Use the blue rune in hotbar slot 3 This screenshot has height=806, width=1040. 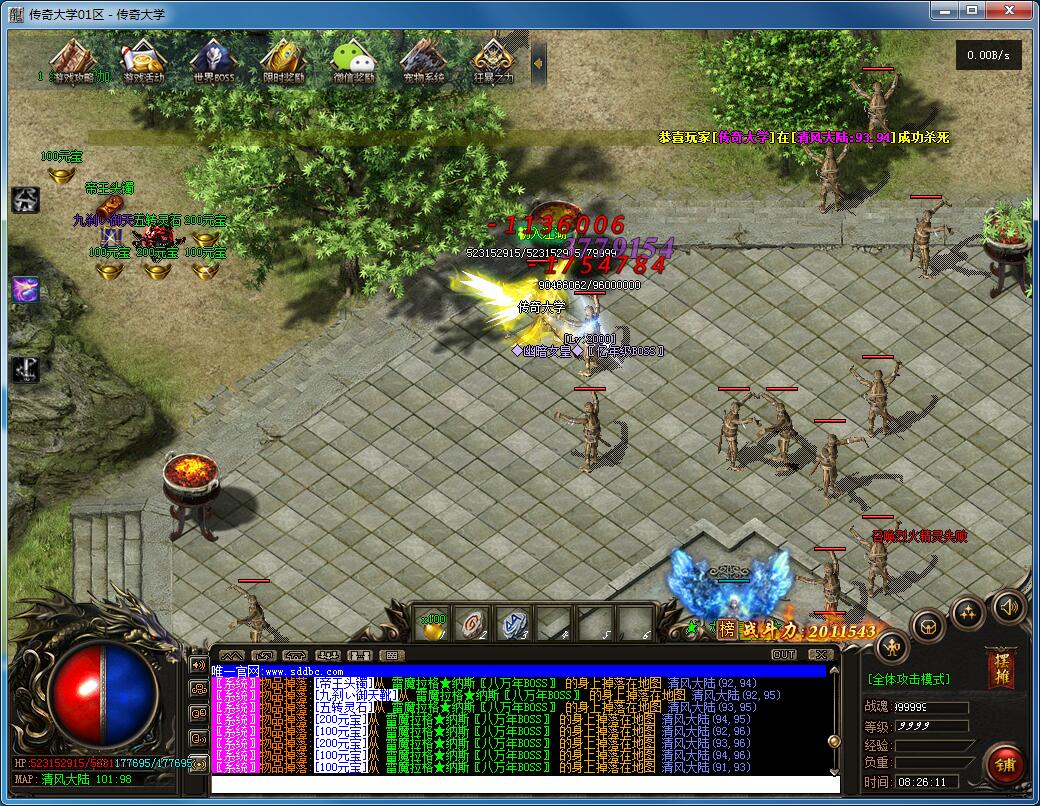[x=515, y=624]
